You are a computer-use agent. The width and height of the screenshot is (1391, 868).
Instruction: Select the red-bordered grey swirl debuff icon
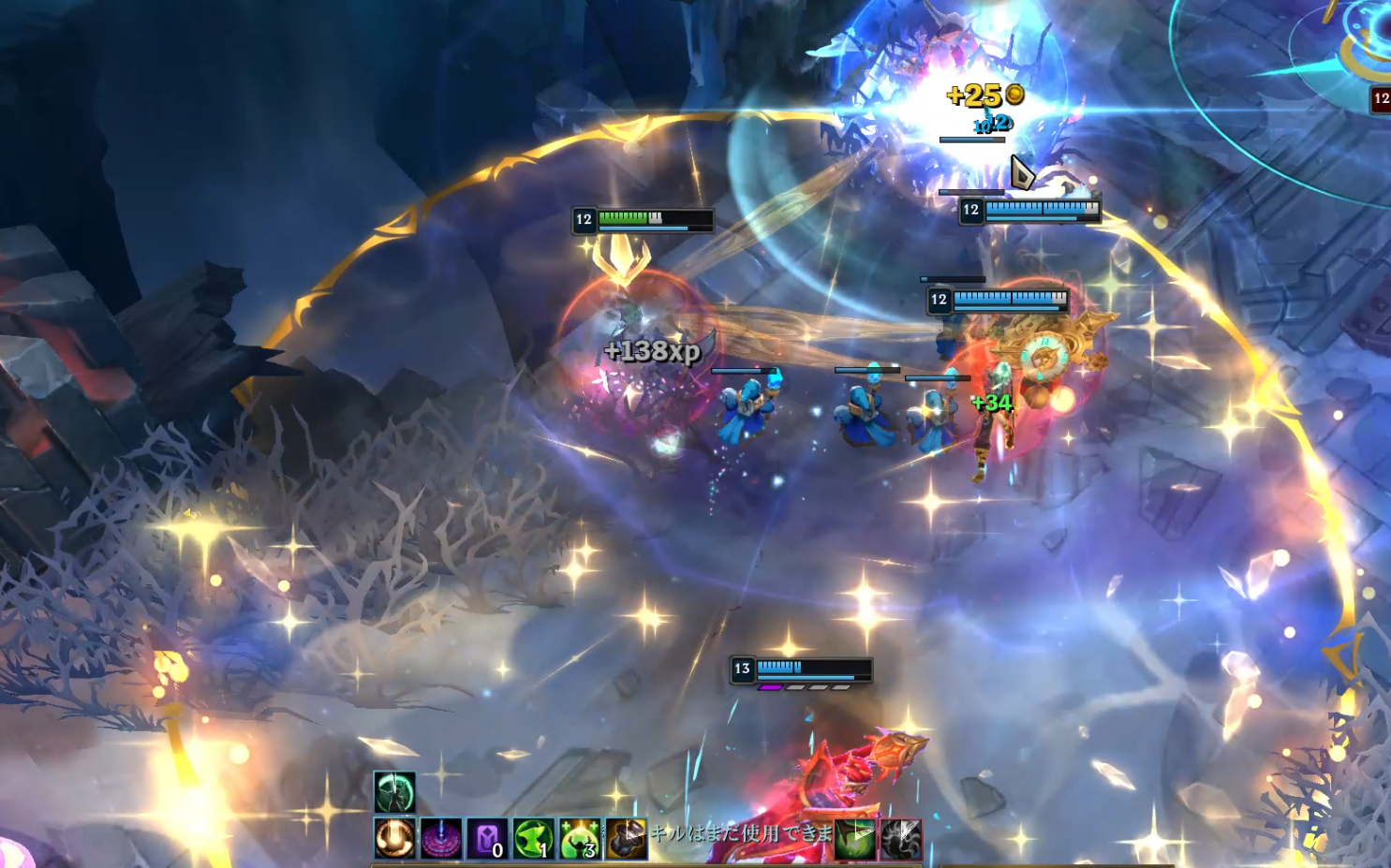pos(901,838)
